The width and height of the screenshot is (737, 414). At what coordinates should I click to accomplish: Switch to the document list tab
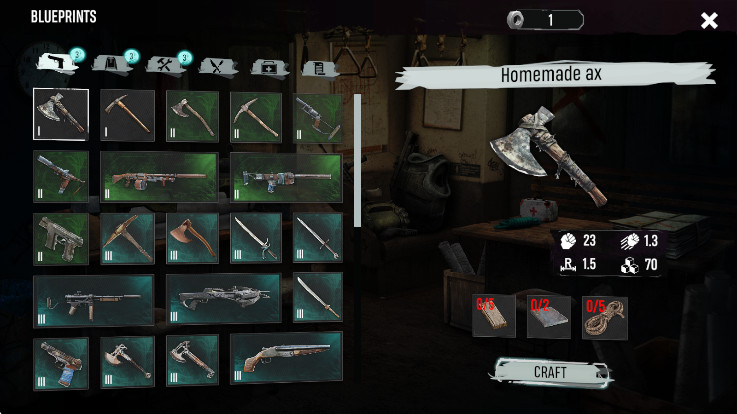tap(319, 67)
